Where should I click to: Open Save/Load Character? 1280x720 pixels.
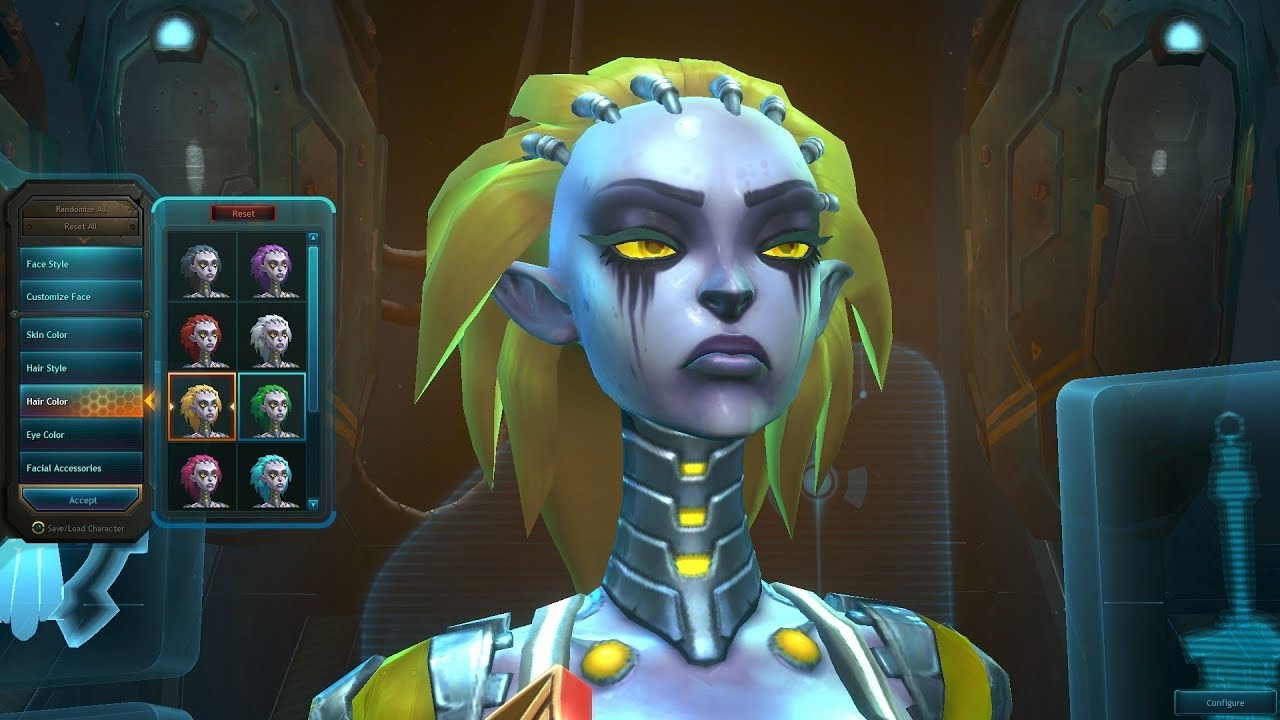[84, 528]
